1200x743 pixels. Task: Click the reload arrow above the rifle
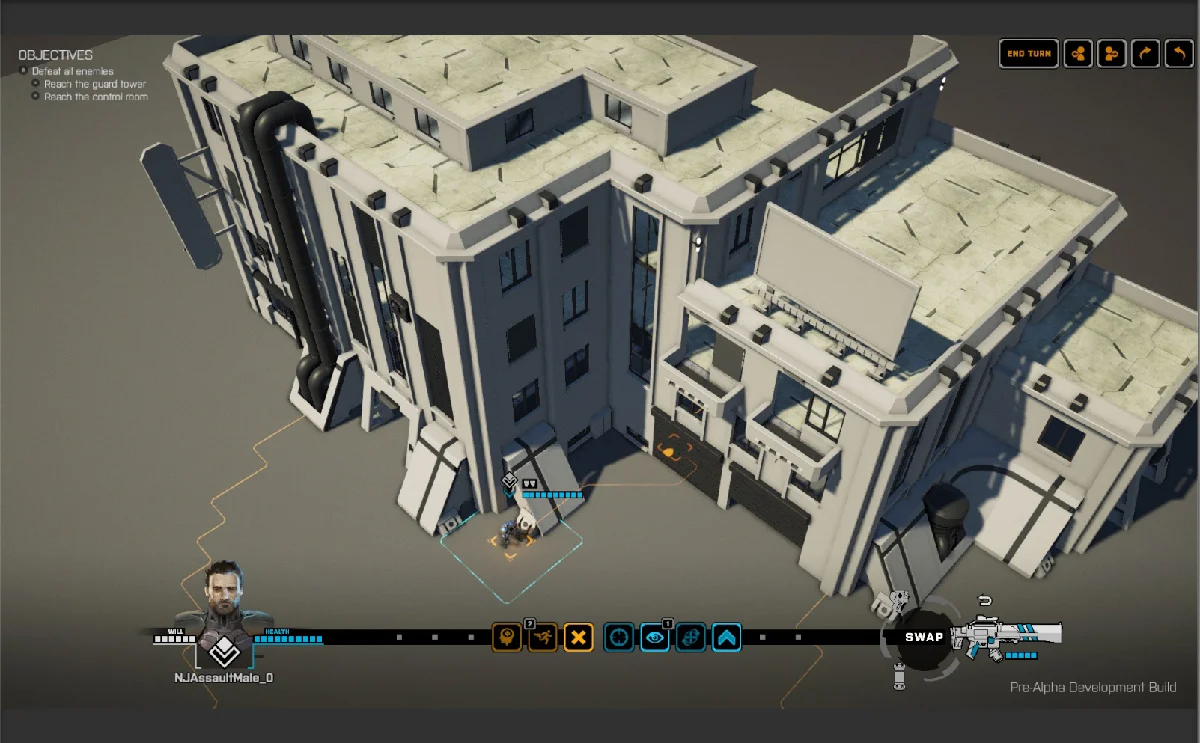point(984,601)
